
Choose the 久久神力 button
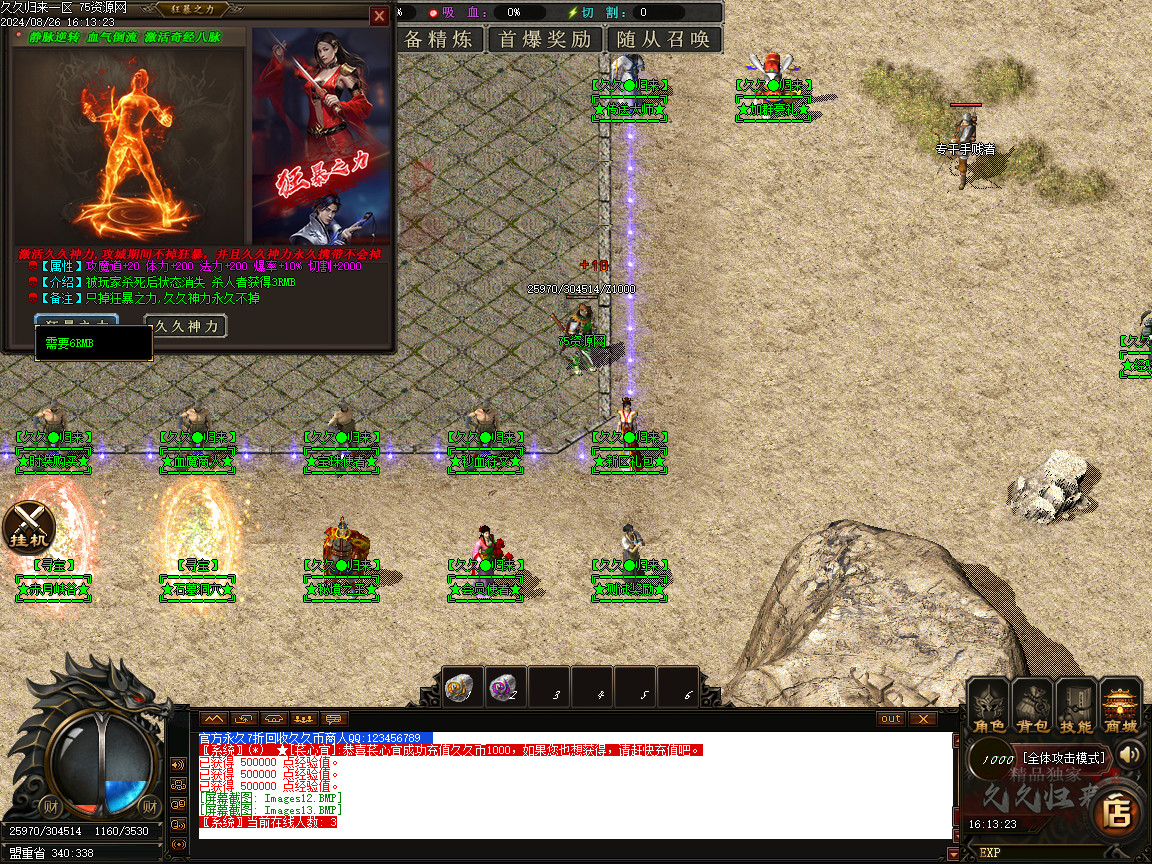point(186,326)
